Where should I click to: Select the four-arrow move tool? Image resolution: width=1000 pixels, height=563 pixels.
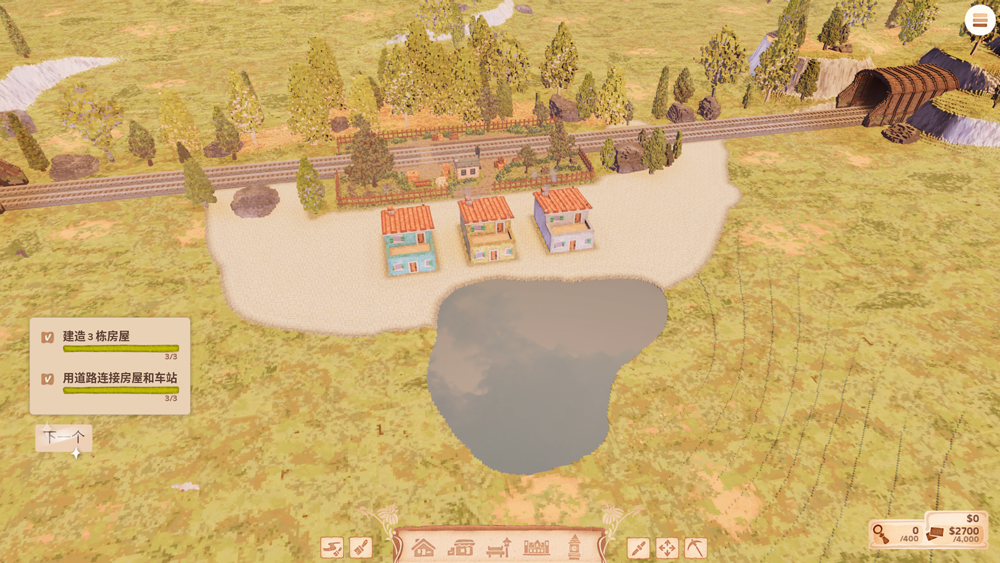coord(666,547)
